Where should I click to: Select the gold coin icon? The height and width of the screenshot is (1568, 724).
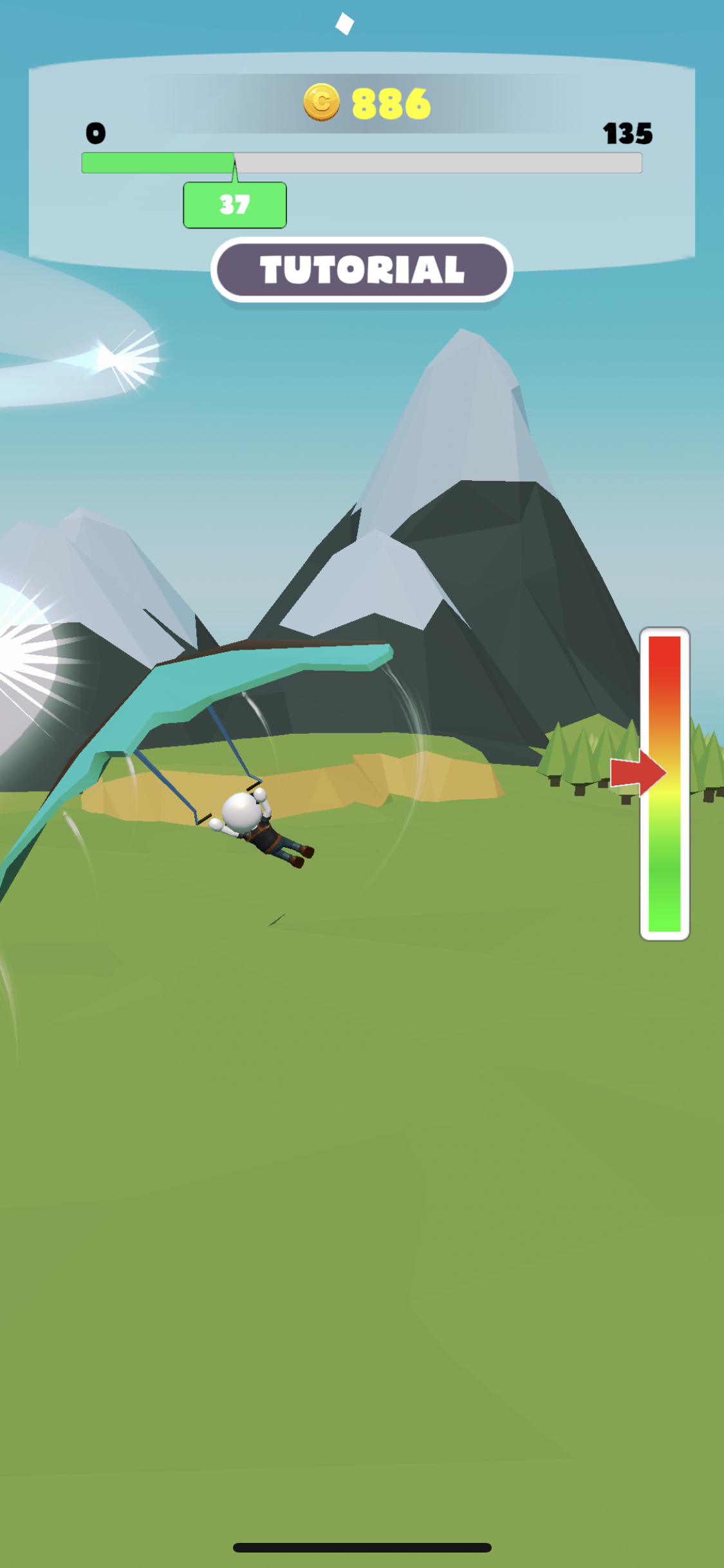[x=321, y=102]
